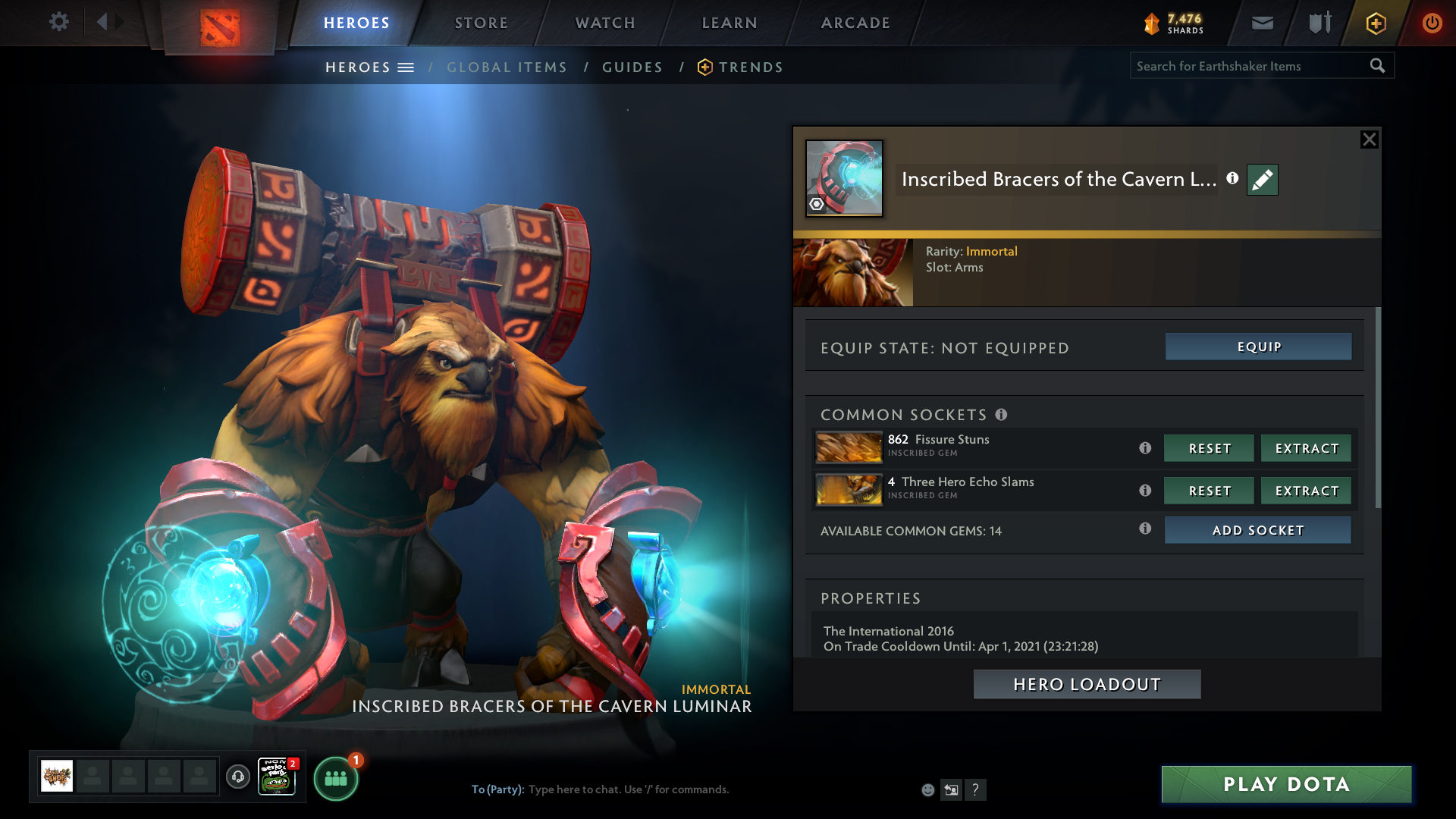1456x819 pixels.
Task: Open Global Items submenu
Action: tap(507, 67)
